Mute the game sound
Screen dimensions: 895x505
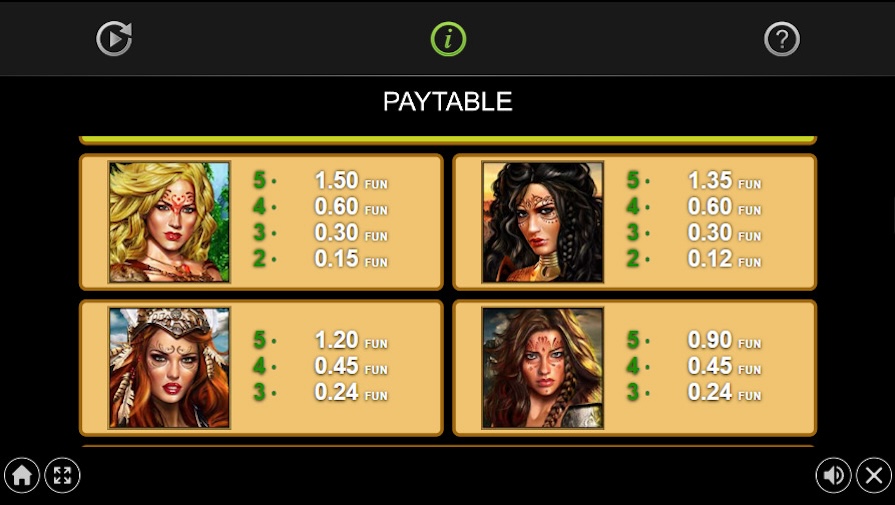(833, 475)
